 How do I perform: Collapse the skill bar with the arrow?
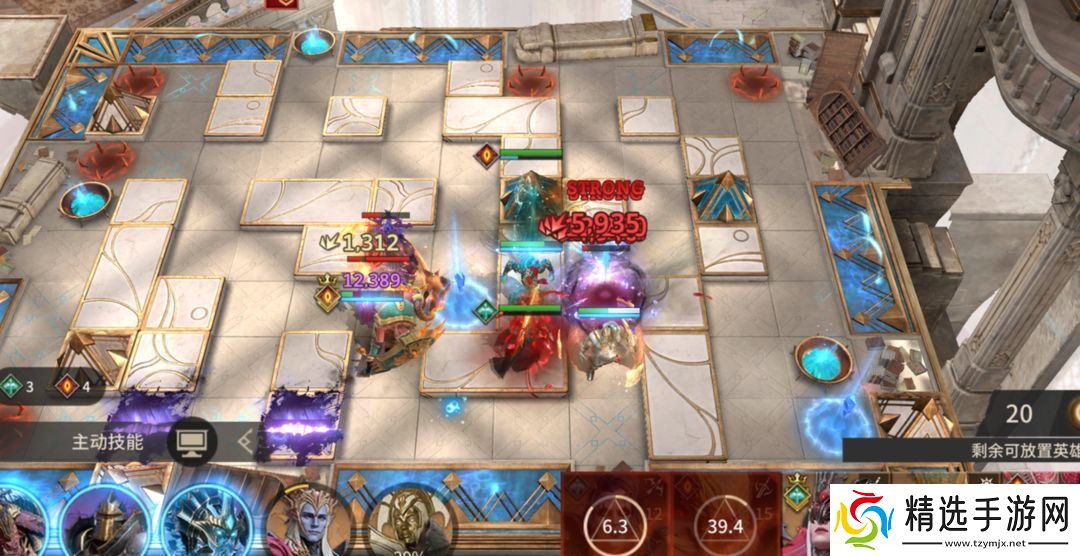[245, 440]
